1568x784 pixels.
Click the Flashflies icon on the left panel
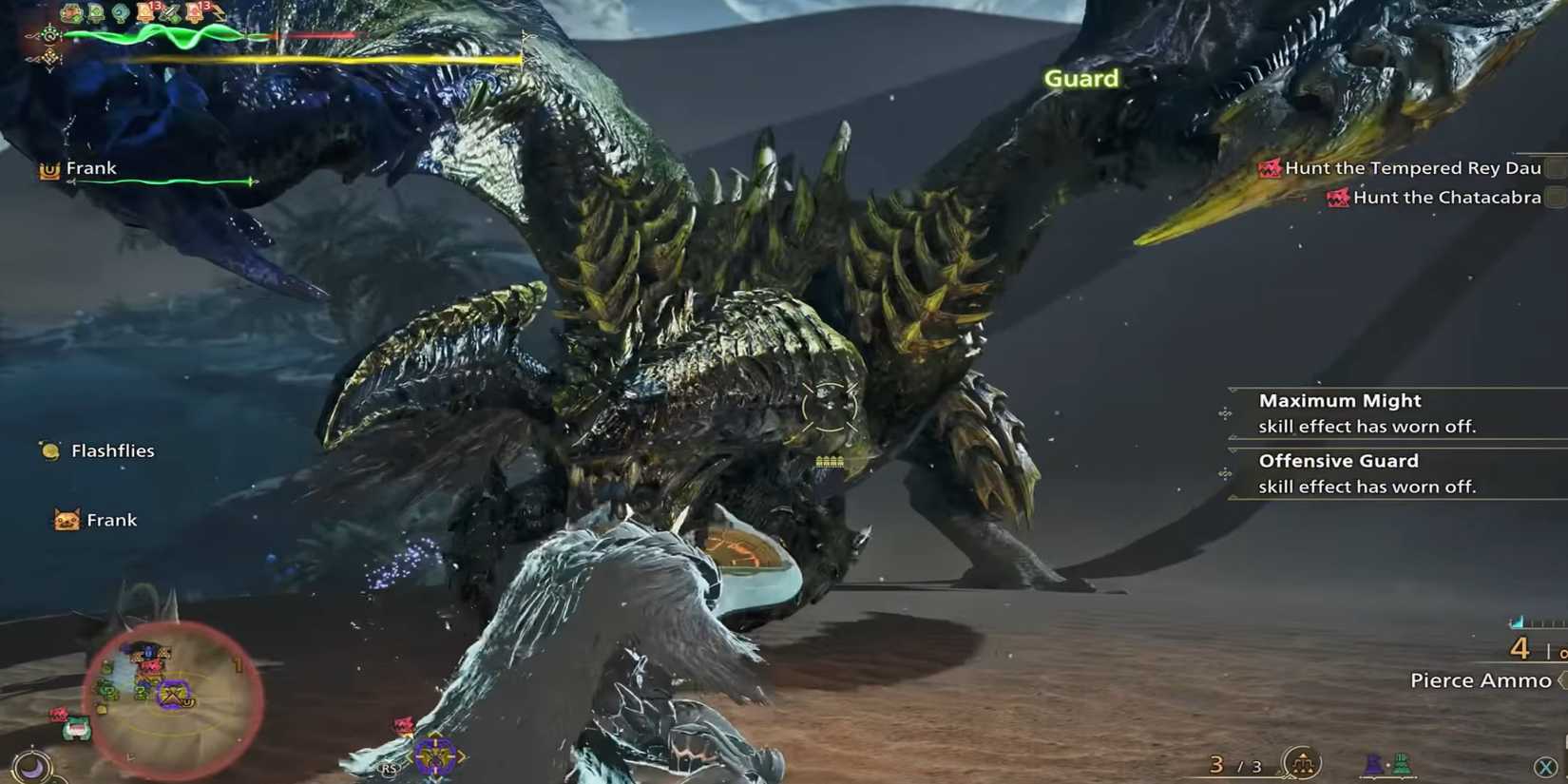48,449
